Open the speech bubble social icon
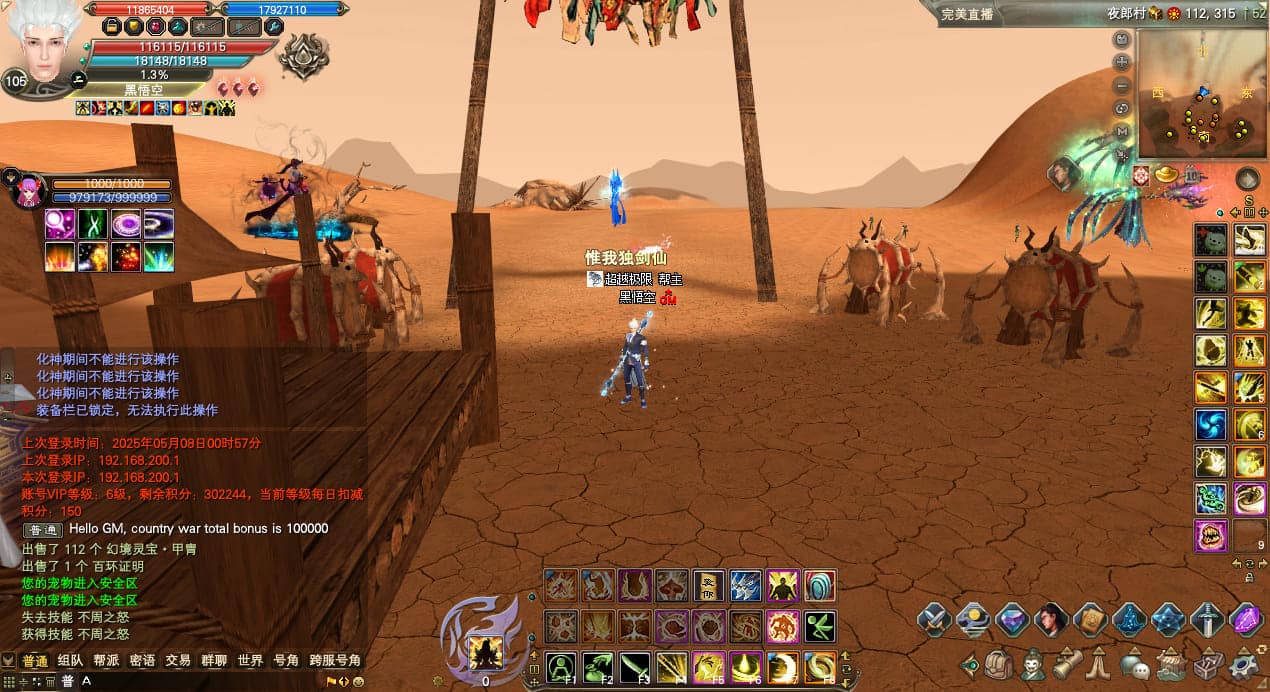The image size is (1270, 692). [x=1133, y=663]
